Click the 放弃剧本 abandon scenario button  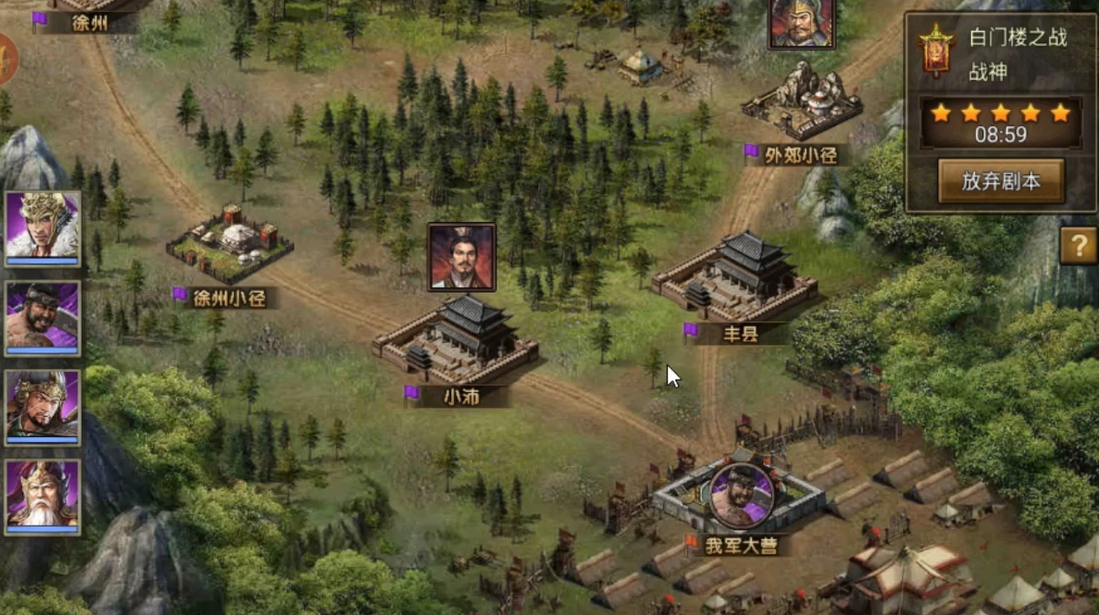[1000, 181]
